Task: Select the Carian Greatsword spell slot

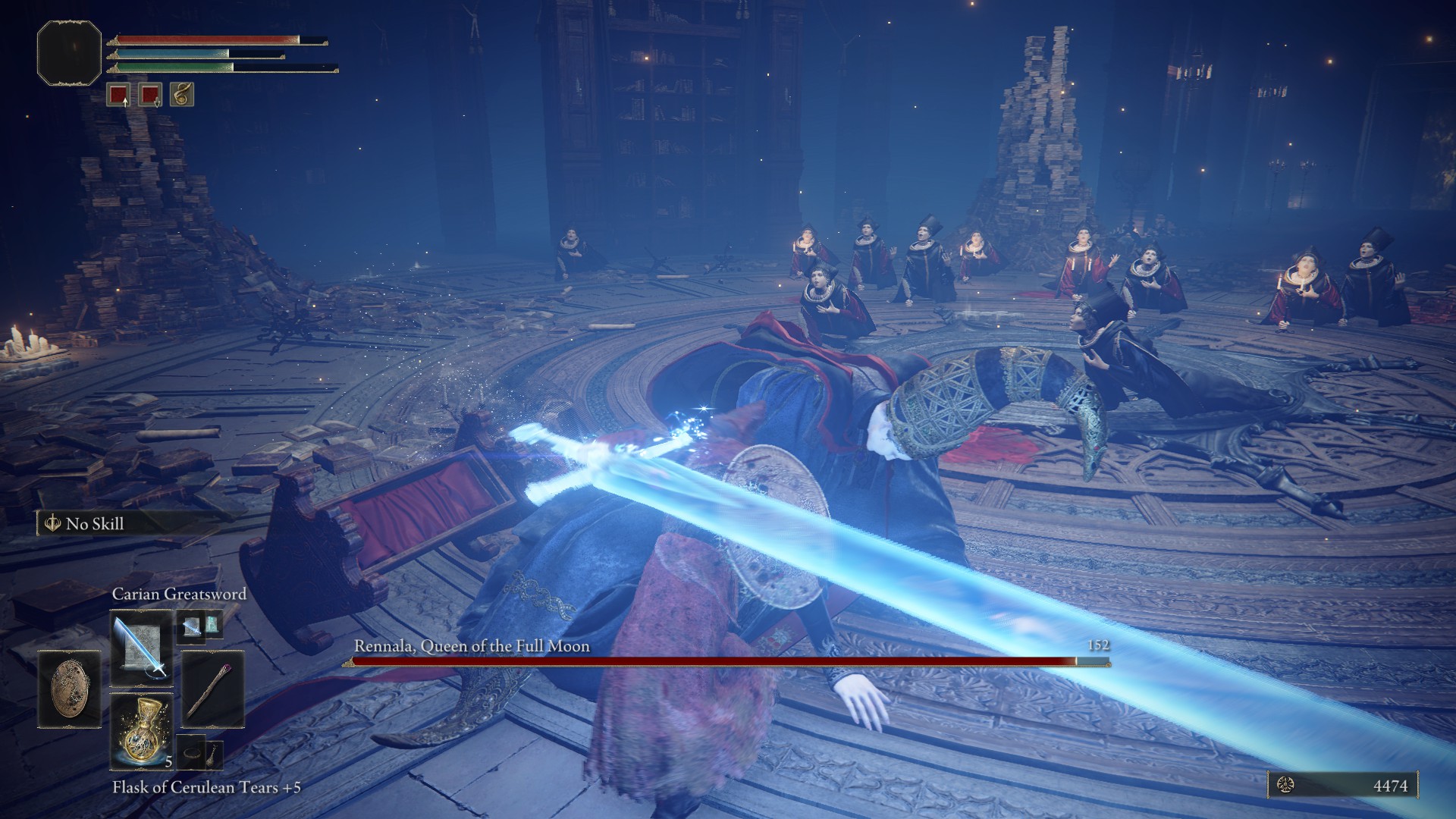Action: coord(141,646)
